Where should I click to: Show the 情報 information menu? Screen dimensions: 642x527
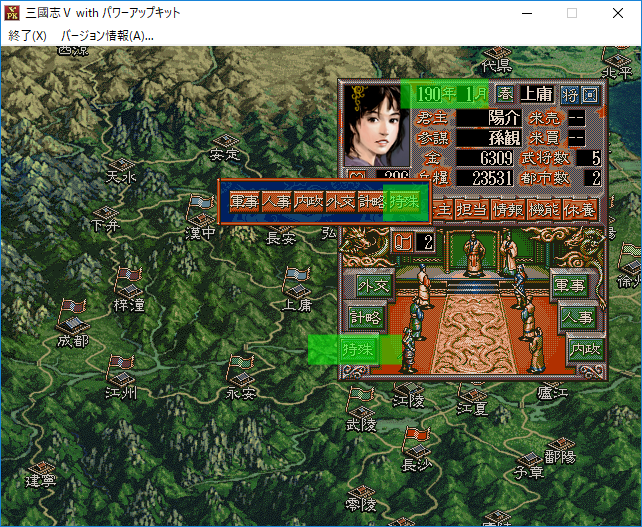coord(507,209)
